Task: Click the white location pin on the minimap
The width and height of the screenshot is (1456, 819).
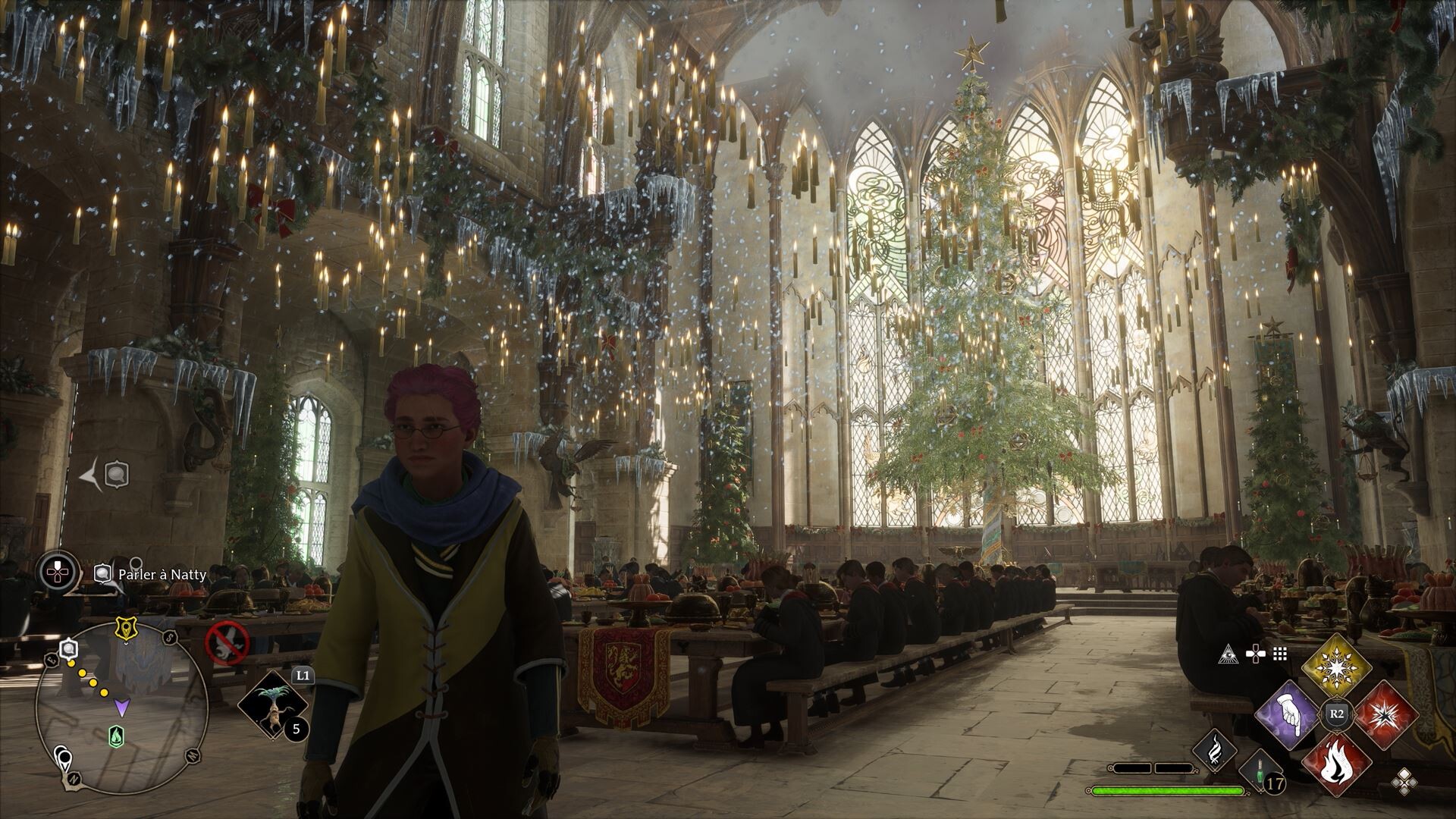Action: tap(64, 759)
